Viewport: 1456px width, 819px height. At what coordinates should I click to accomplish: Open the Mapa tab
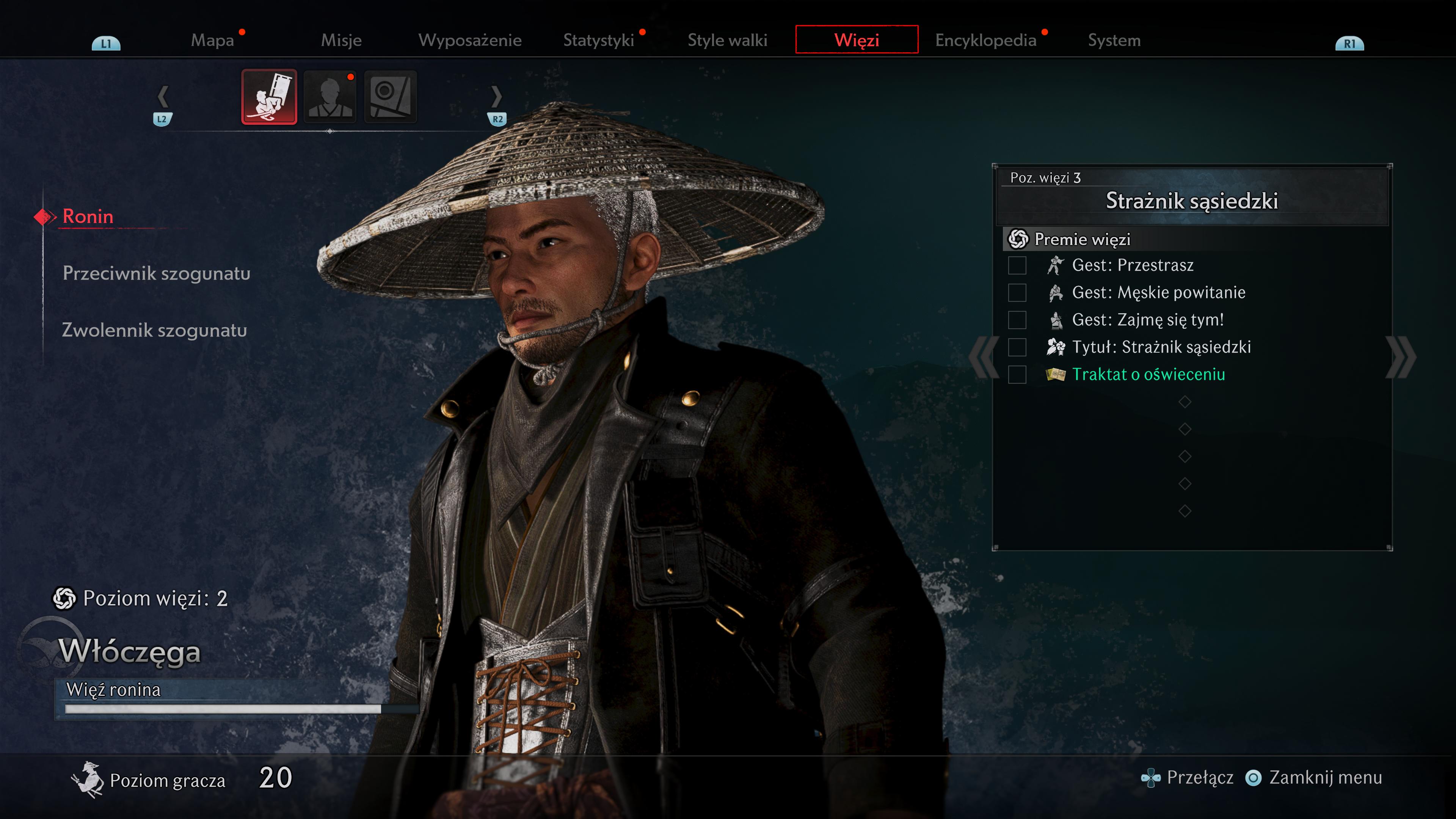point(212,40)
